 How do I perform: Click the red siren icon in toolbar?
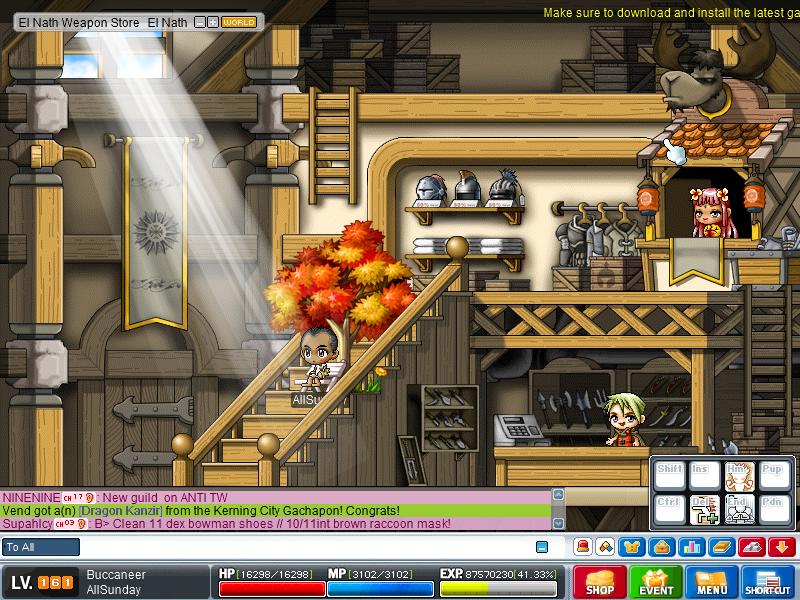(582, 546)
